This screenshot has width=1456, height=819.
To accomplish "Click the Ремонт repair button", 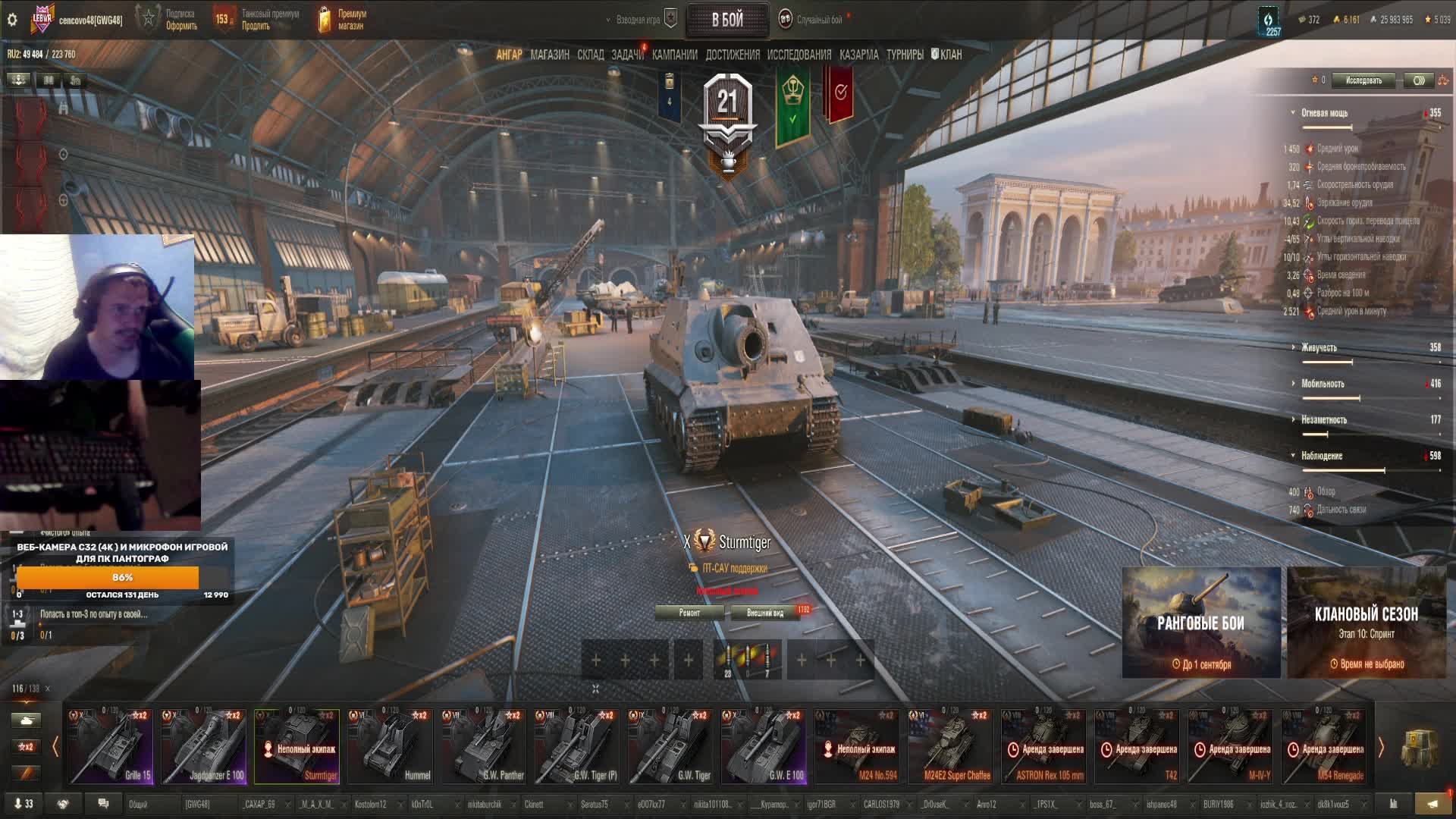I will tap(689, 613).
